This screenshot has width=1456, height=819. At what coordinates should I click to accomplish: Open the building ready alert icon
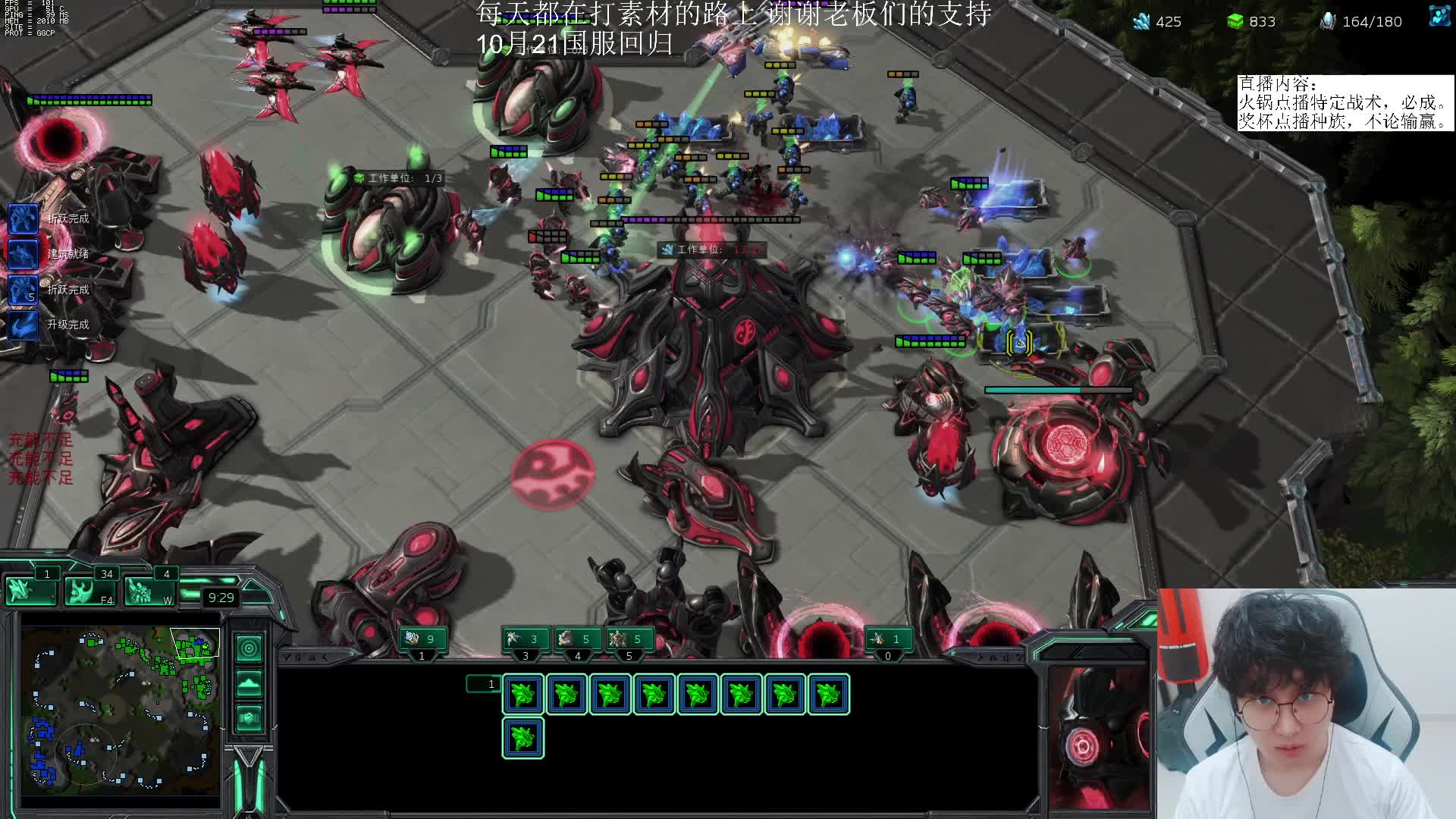[x=23, y=254]
